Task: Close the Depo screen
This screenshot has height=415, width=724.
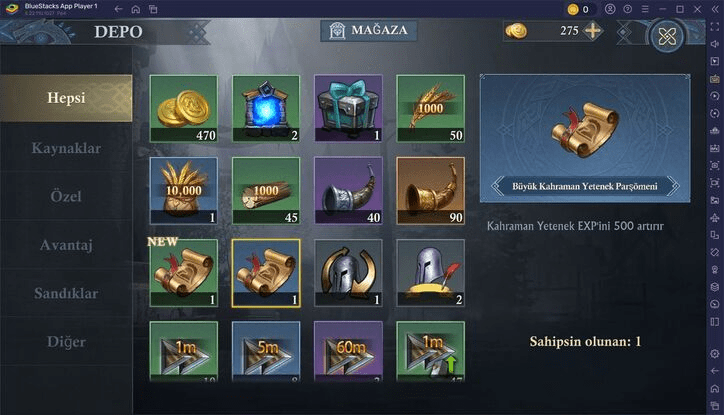Action: [666, 36]
